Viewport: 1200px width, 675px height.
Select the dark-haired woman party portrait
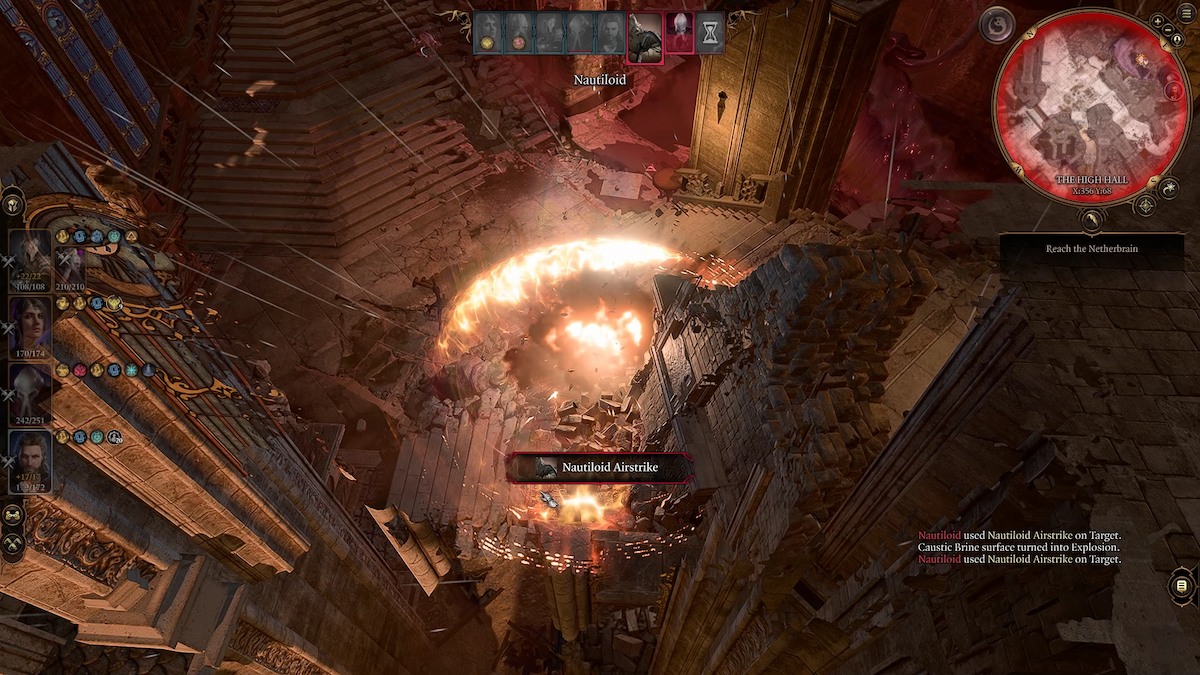[x=30, y=320]
